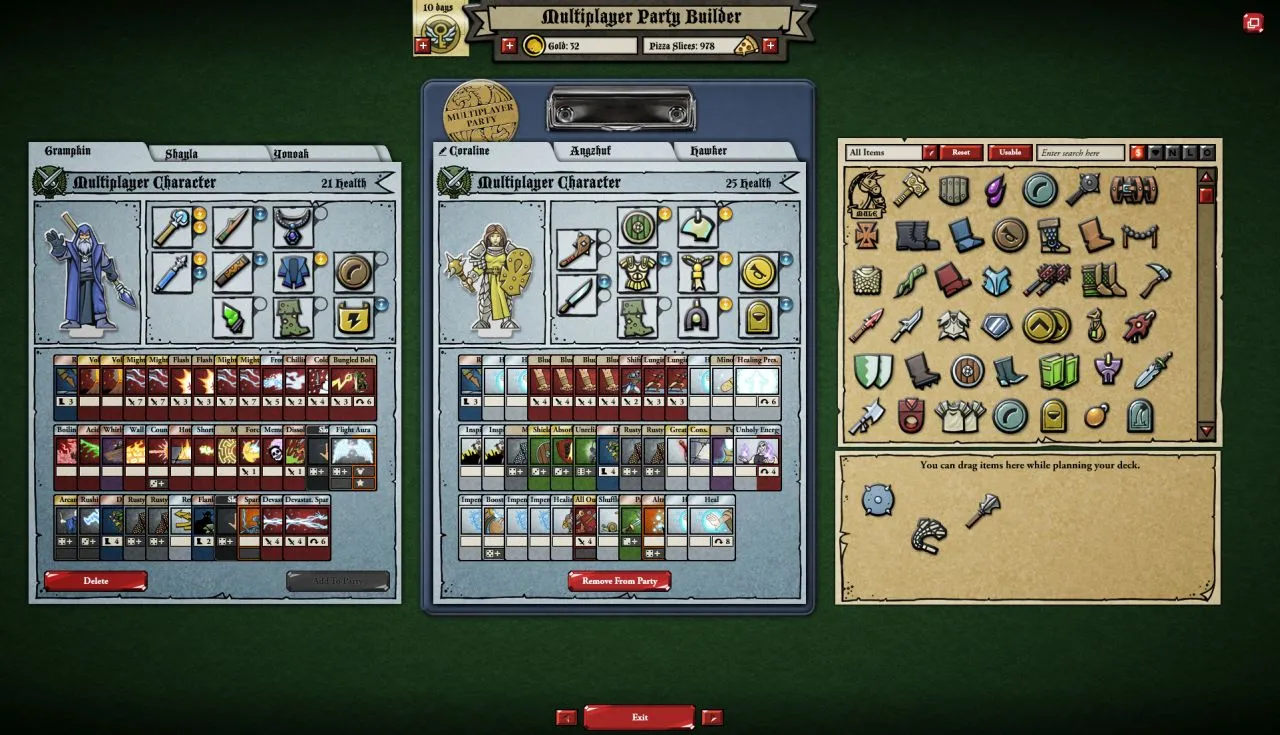Viewport: 1280px width, 735px height.
Task: Click the item search field
Action: (1080, 153)
